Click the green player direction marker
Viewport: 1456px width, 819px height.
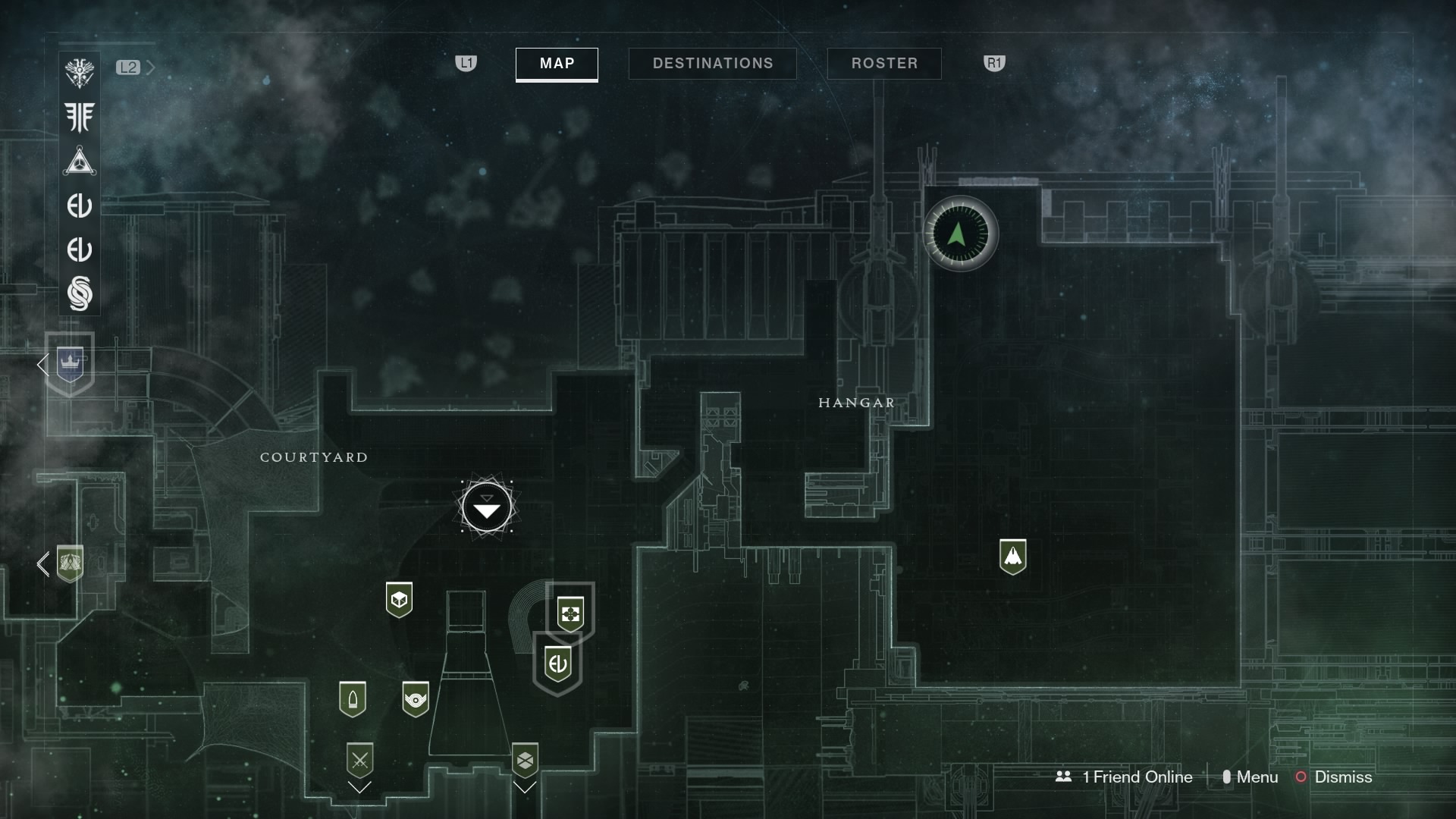coord(960,234)
